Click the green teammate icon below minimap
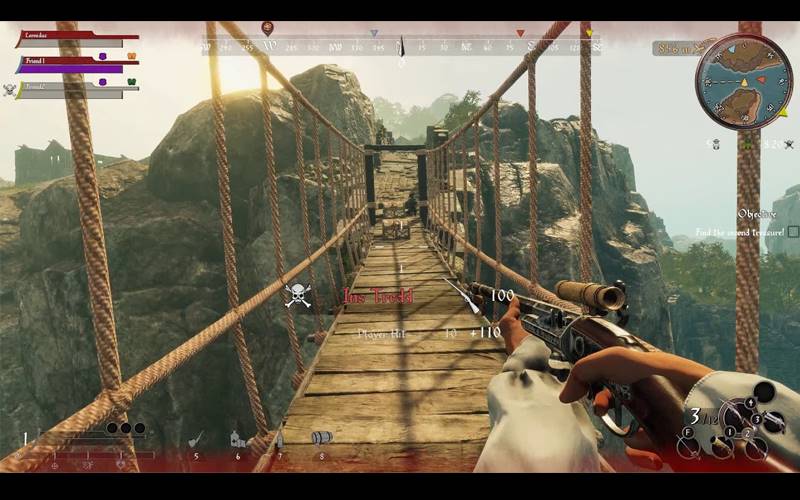 pyautogui.click(x=747, y=145)
